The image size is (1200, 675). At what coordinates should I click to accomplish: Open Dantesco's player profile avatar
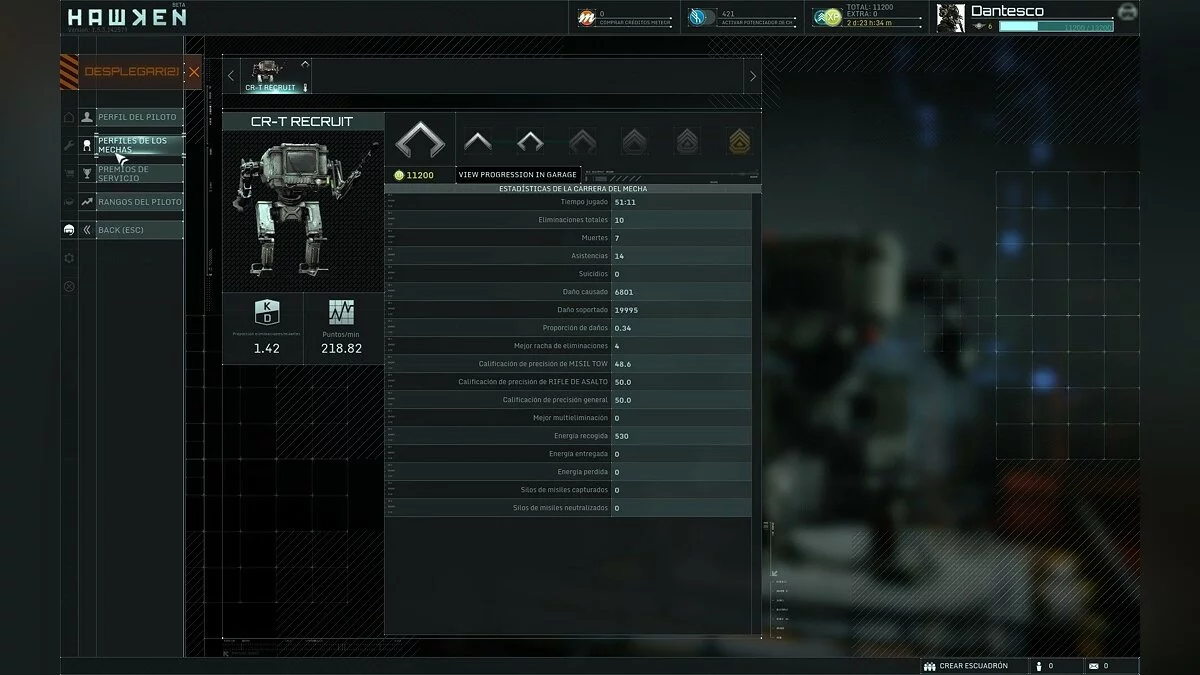pos(951,17)
